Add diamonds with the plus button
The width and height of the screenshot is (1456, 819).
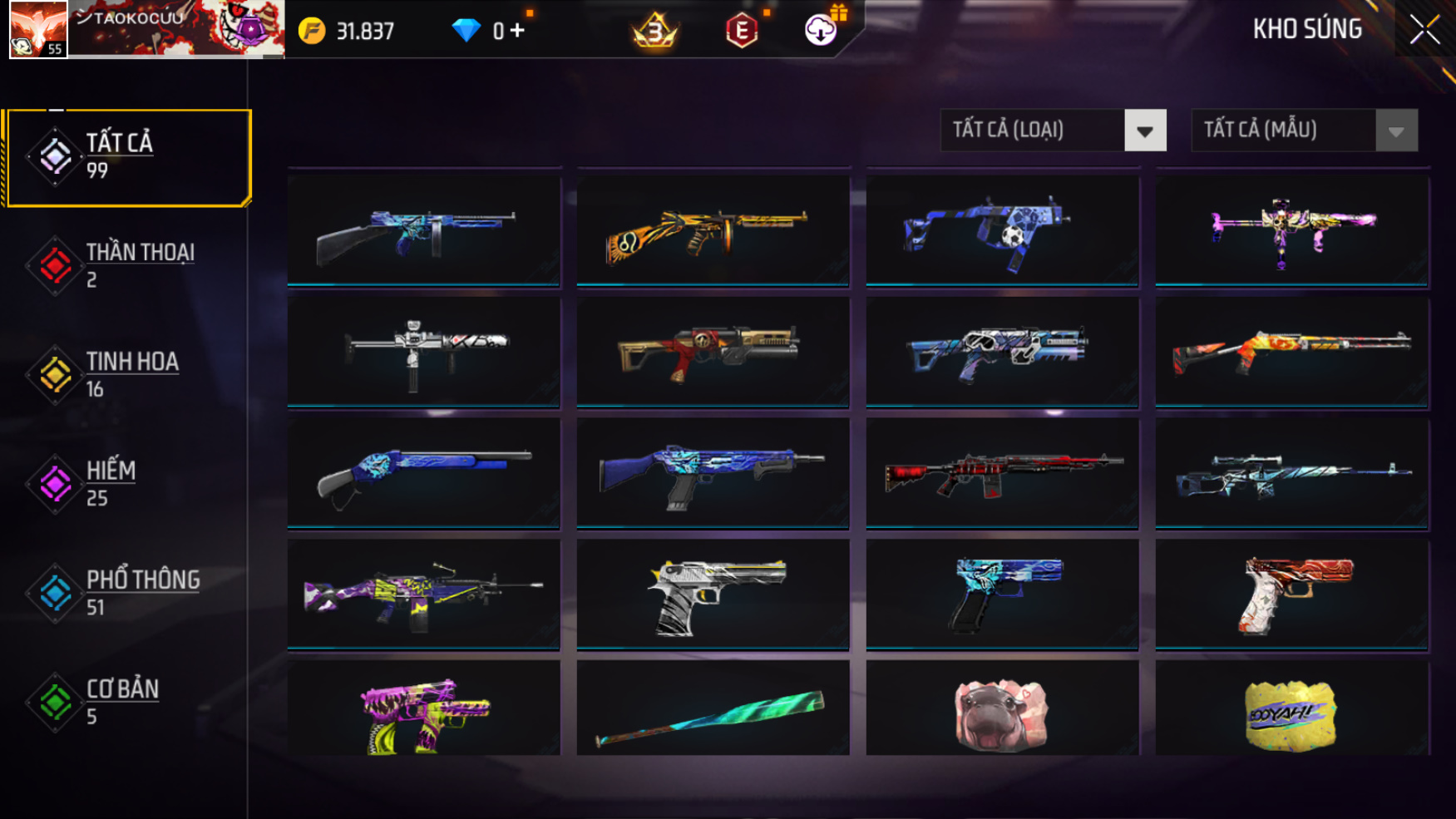click(x=517, y=31)
